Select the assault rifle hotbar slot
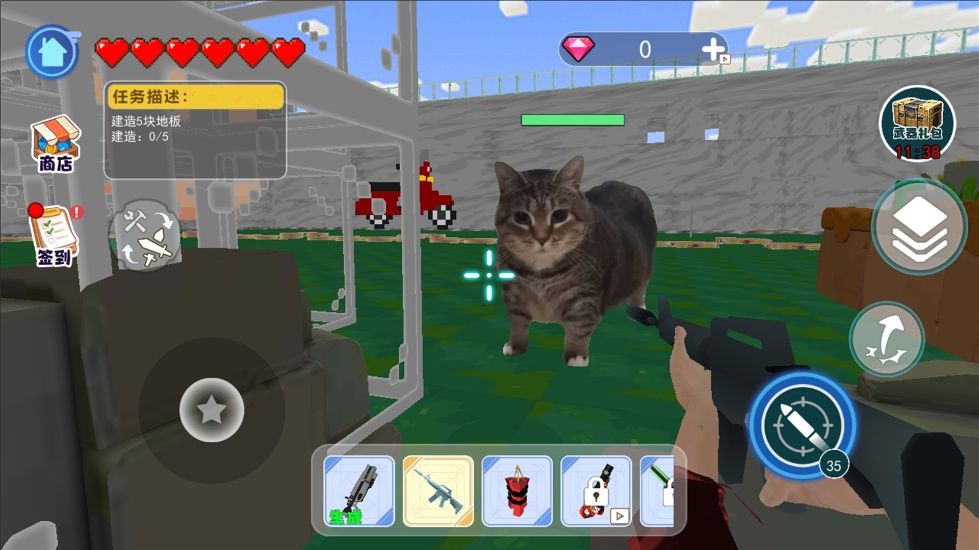Screen dimensions: 979x550 (x=438, y=491)
